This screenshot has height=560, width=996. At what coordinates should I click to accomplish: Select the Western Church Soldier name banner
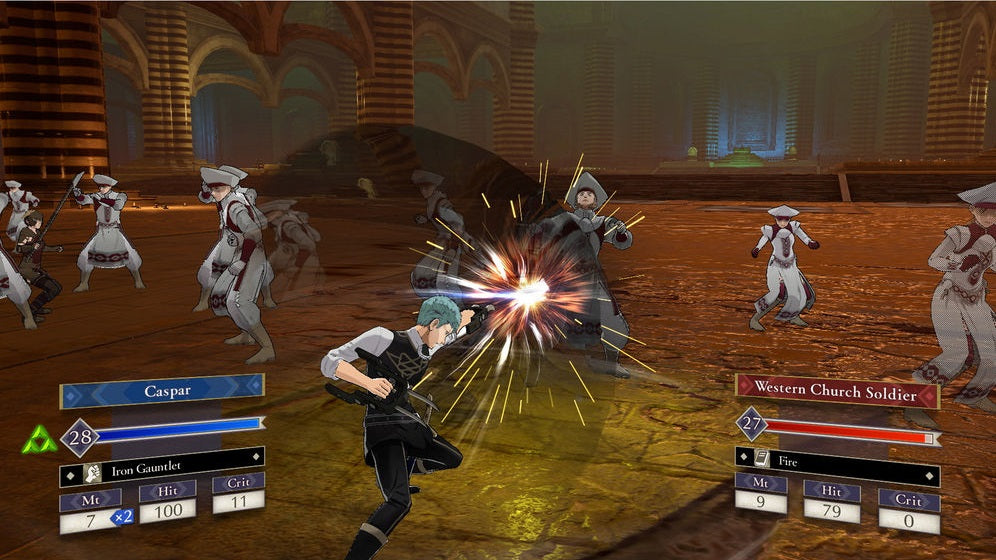pos(837,390)
